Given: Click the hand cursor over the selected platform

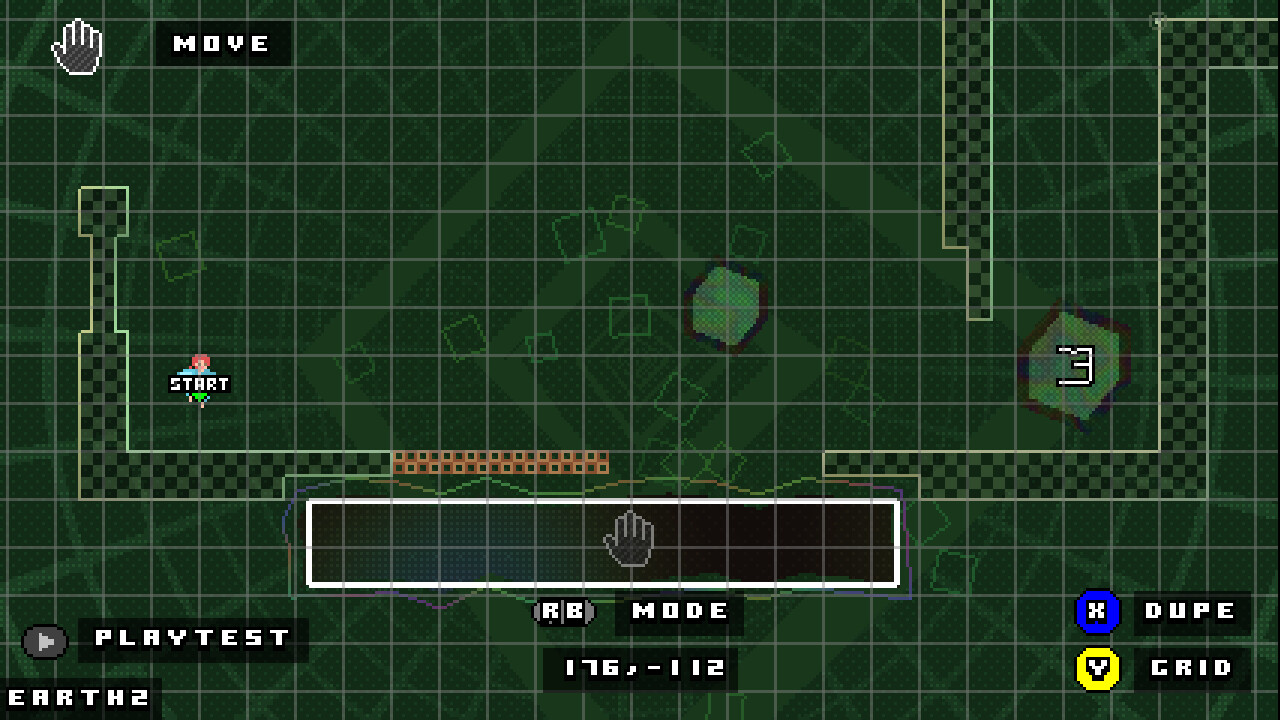Looking at the screenshot, I should pos(630,540).
